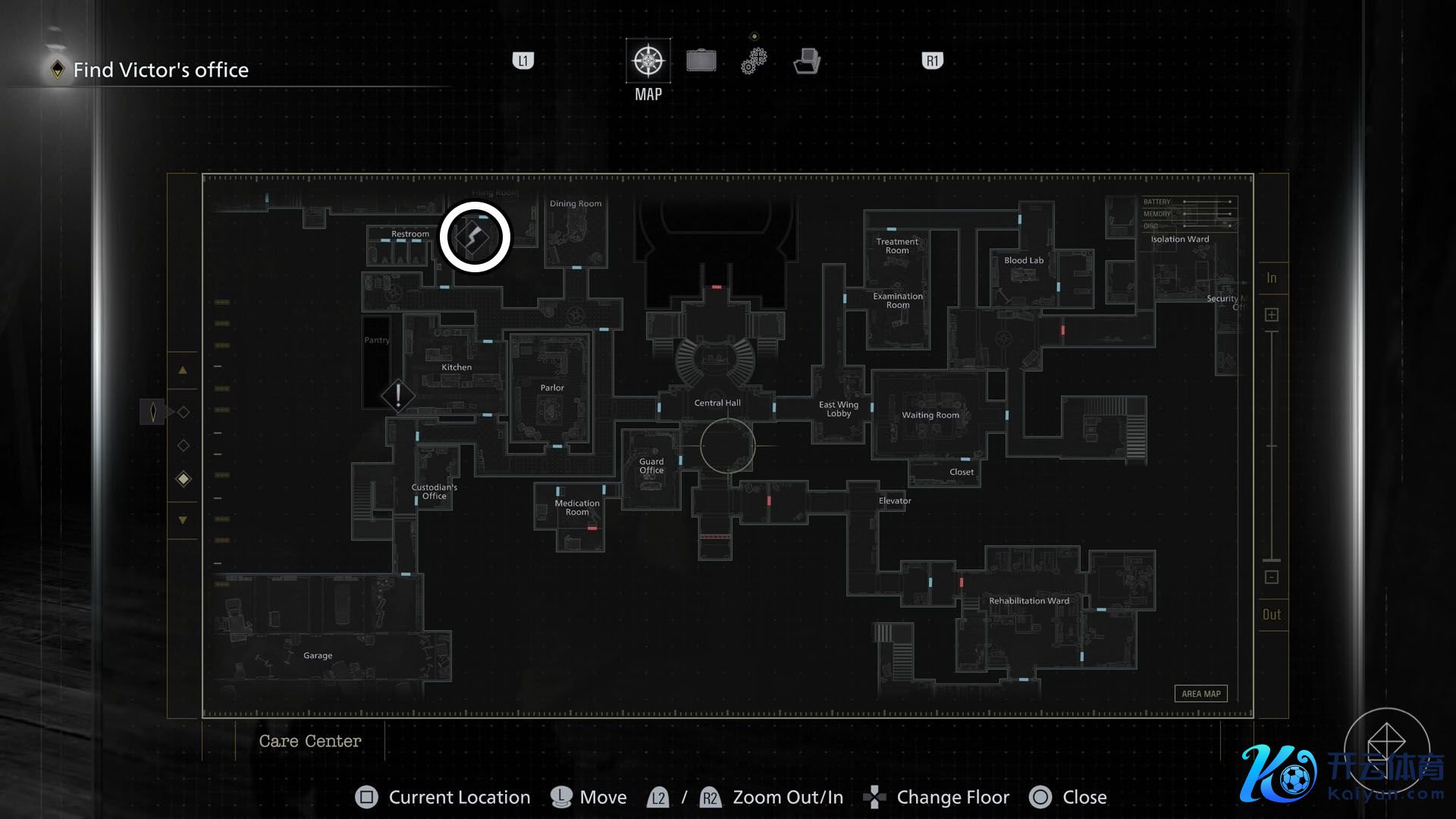Switch to the briefcase inventory tab
Viewport: 1456px width, 819px height.
coord(701,61)
